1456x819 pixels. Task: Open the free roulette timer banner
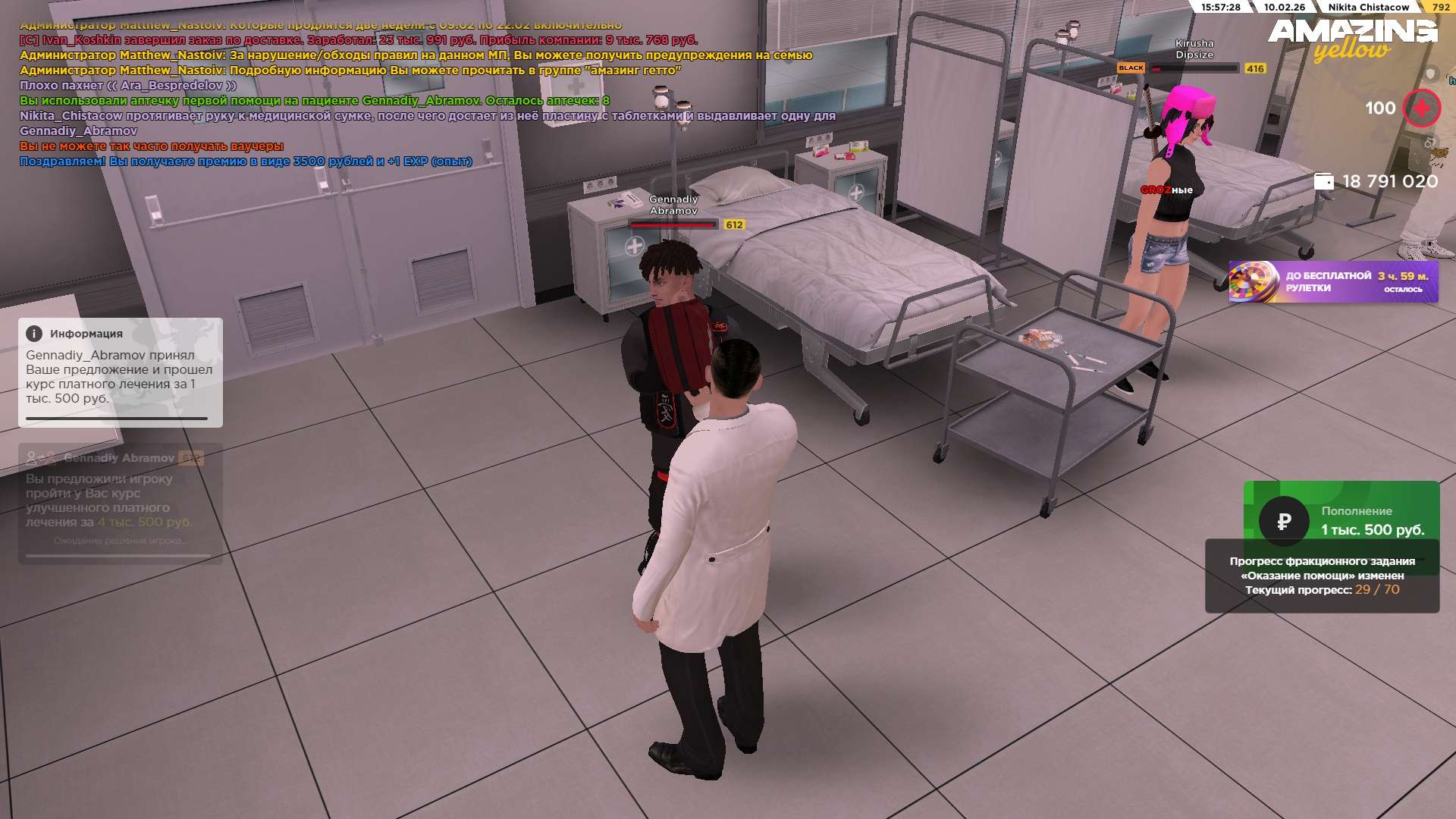point(1333,282)
